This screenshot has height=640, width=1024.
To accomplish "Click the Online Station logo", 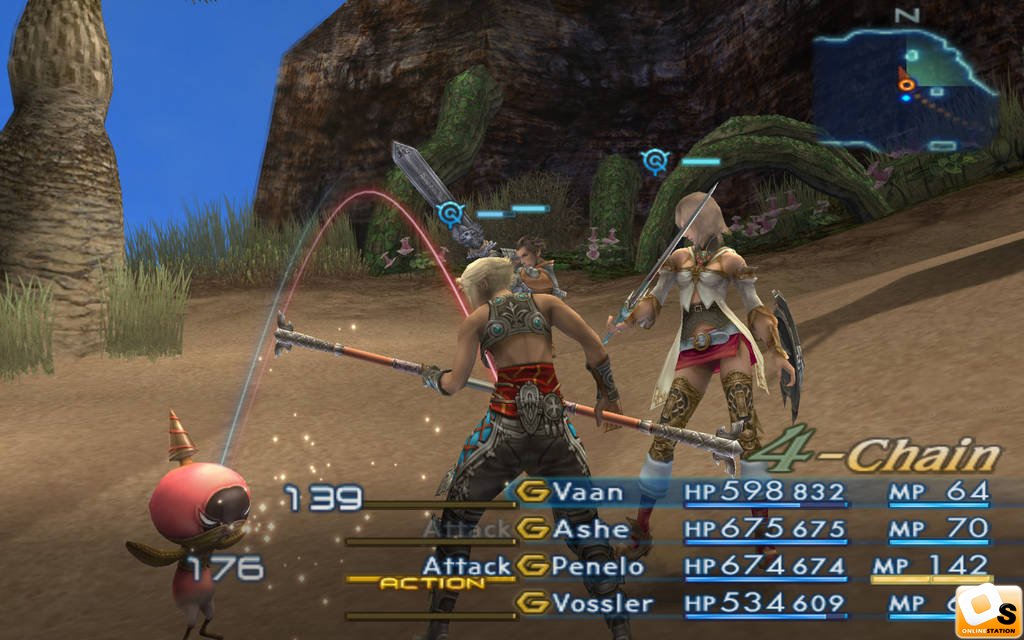I will click(x=987, y=611).
